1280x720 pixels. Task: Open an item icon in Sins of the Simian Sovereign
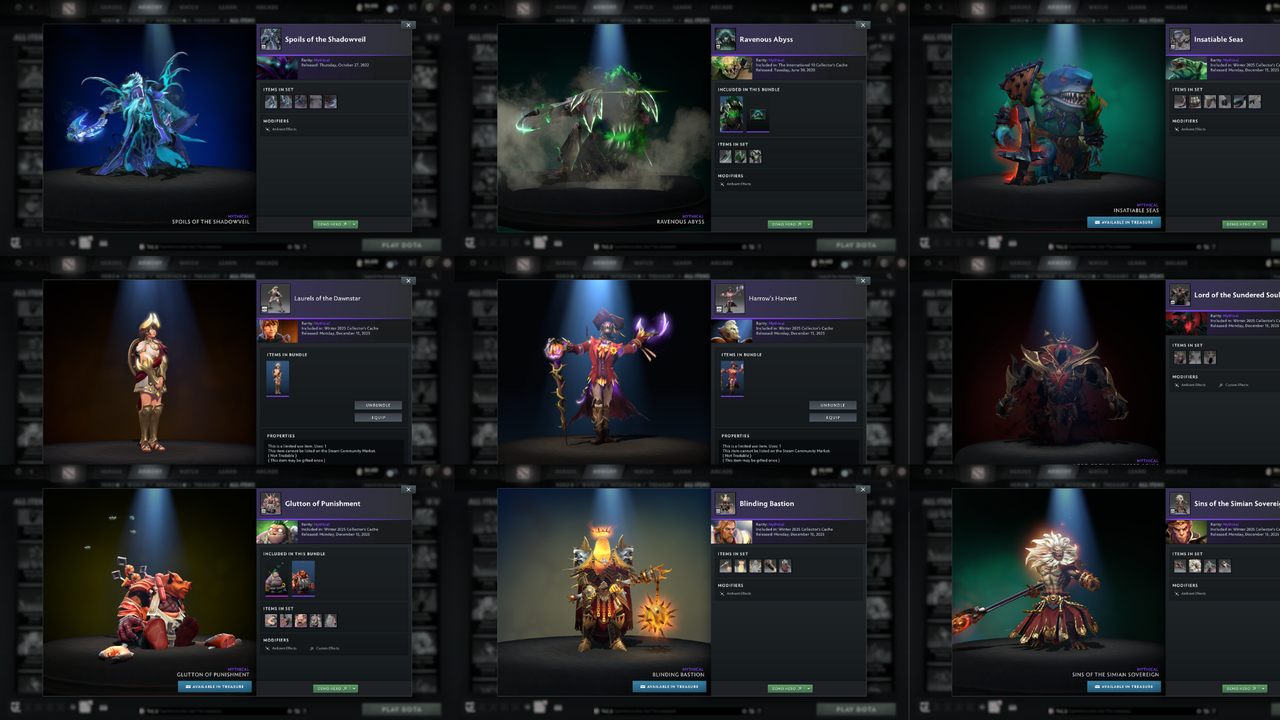coord(1181,565)
